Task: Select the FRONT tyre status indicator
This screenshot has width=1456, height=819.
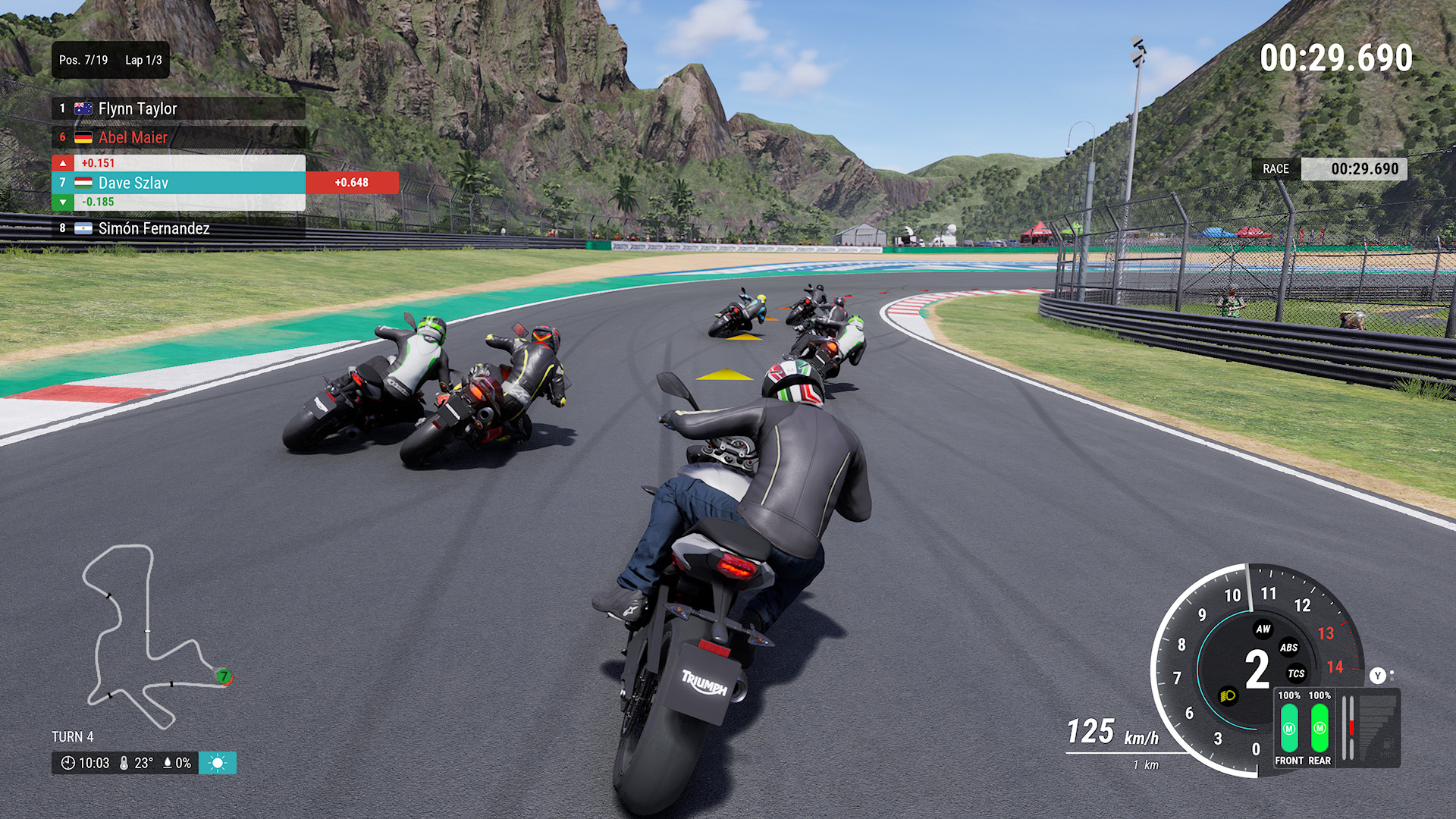Action: pyautogui.click(x=1289, y=729)
